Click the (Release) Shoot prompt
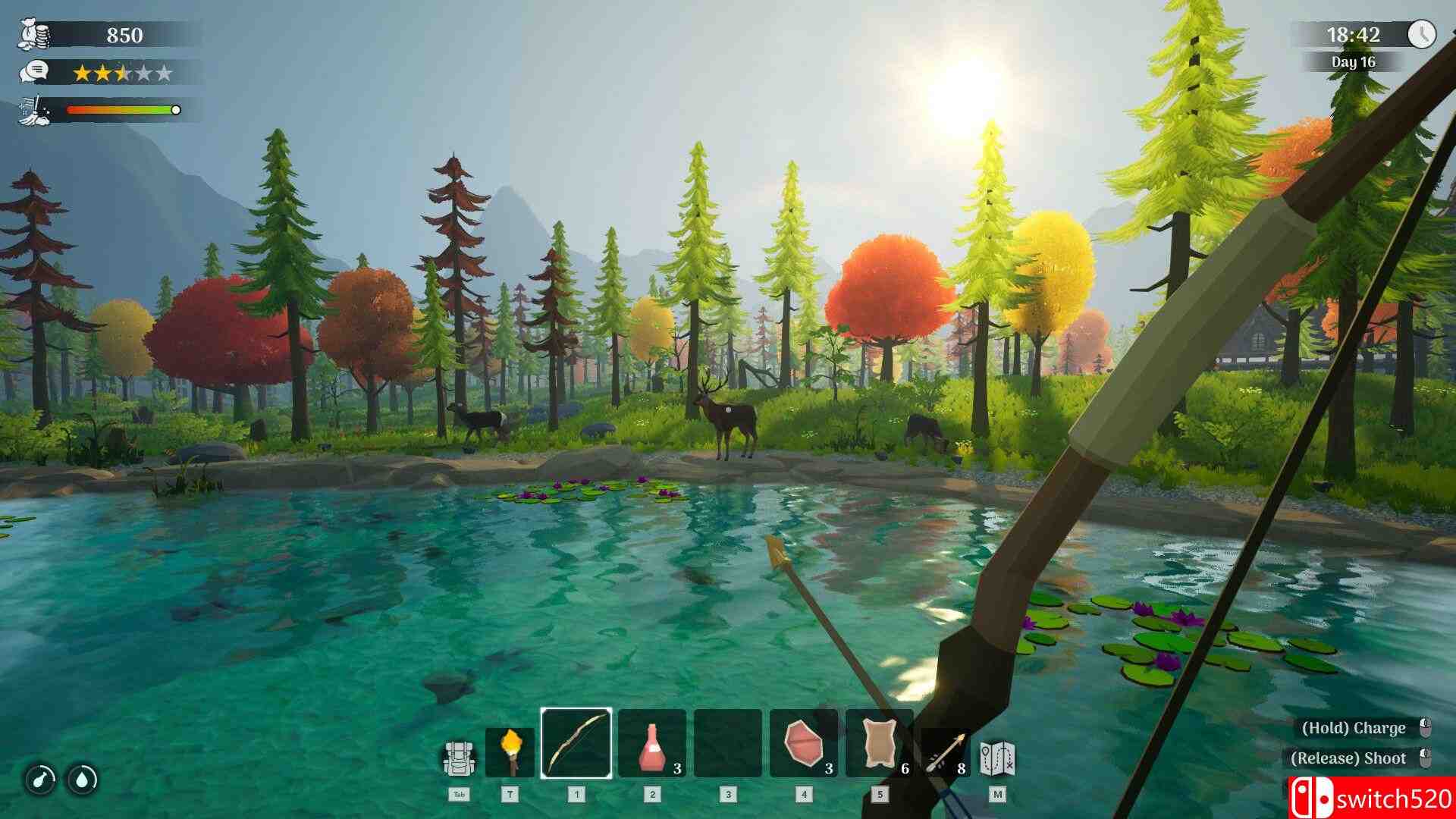1456x819 pixels. (x=1348, y=758)
